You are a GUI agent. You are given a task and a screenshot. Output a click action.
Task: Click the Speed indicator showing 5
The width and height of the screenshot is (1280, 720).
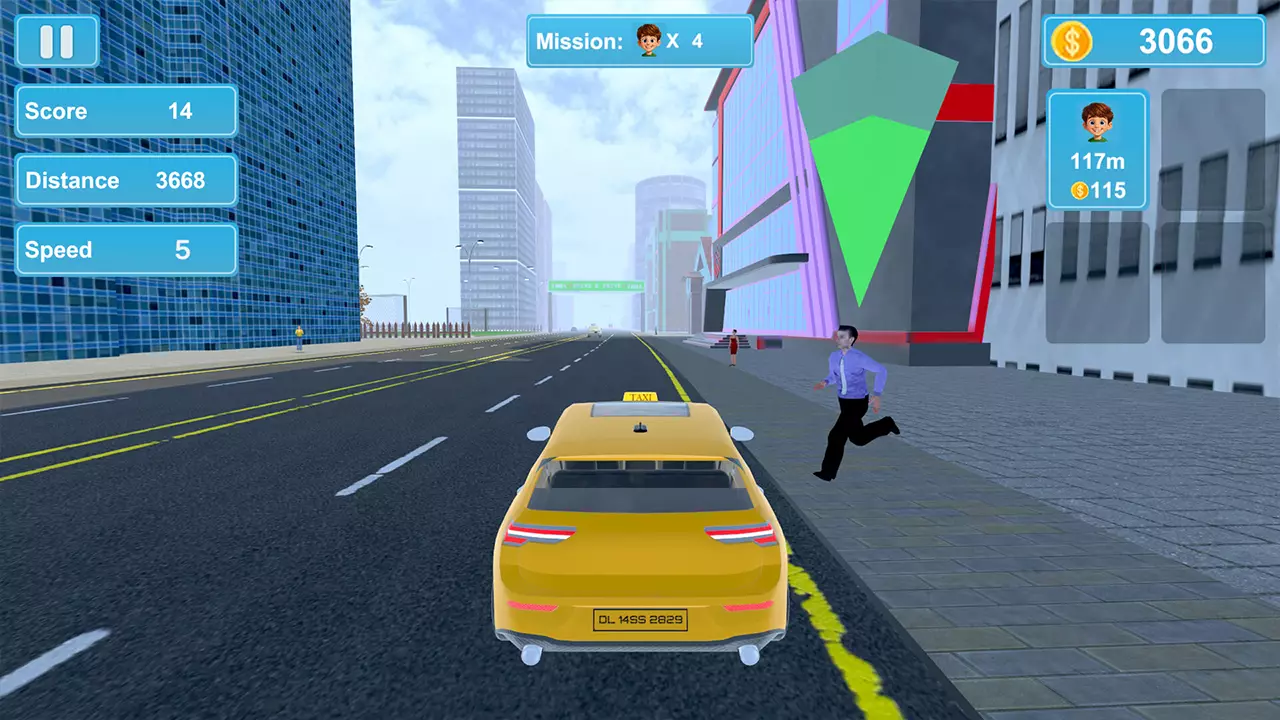point(126,249)
